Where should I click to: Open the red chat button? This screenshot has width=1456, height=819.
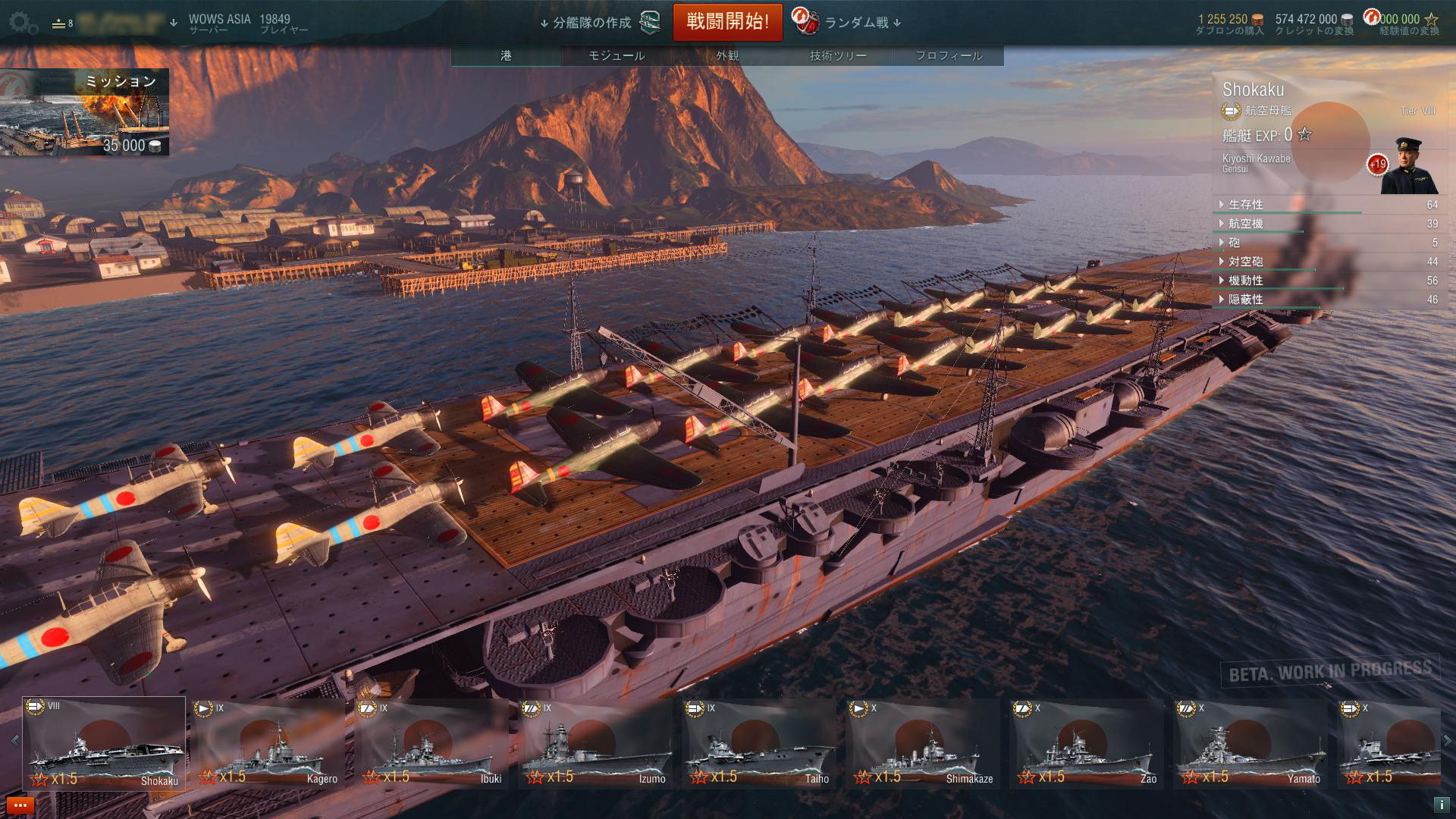click(x=19, y=805)
